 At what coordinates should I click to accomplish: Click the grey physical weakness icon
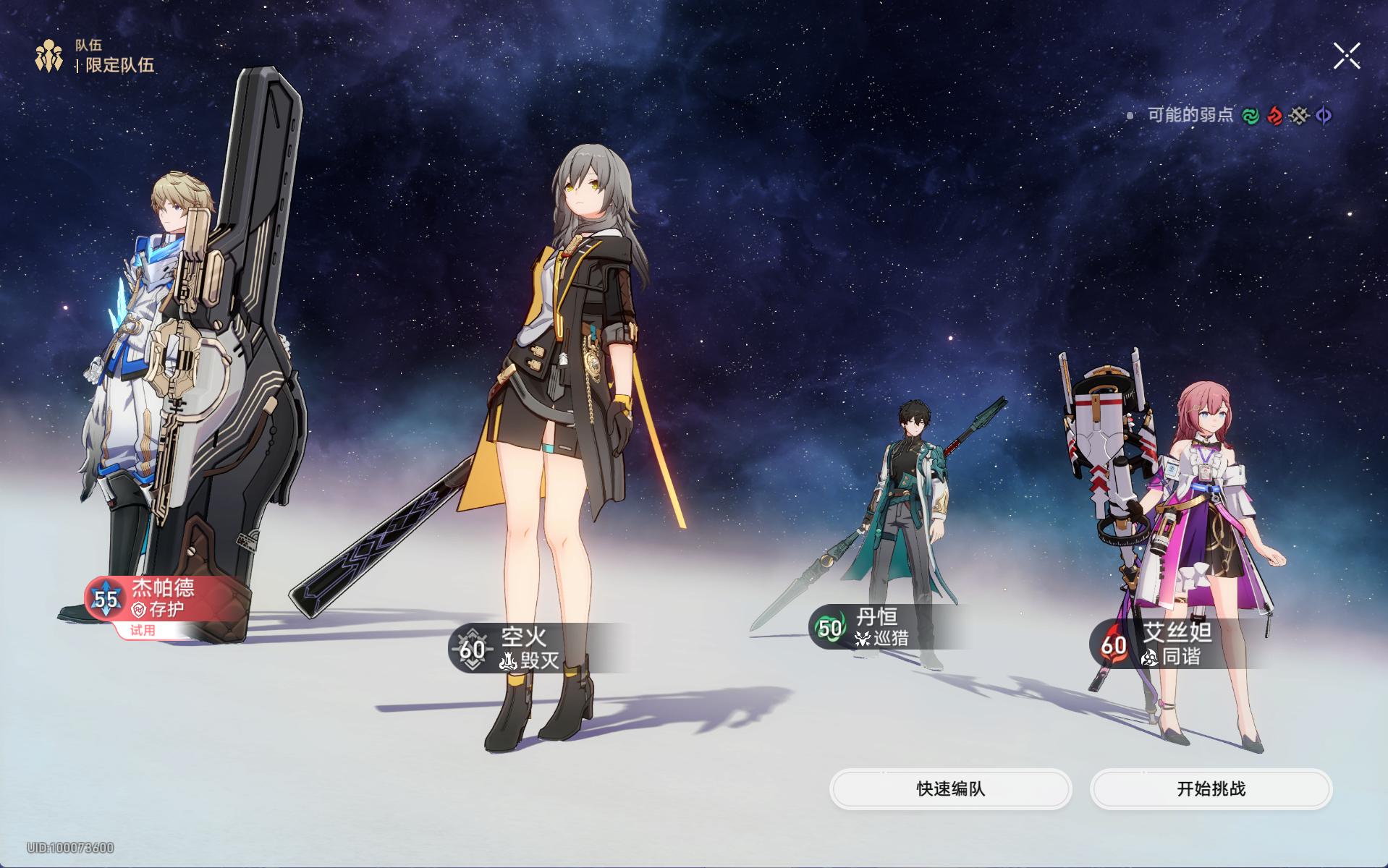click(x=1299, y=116)
